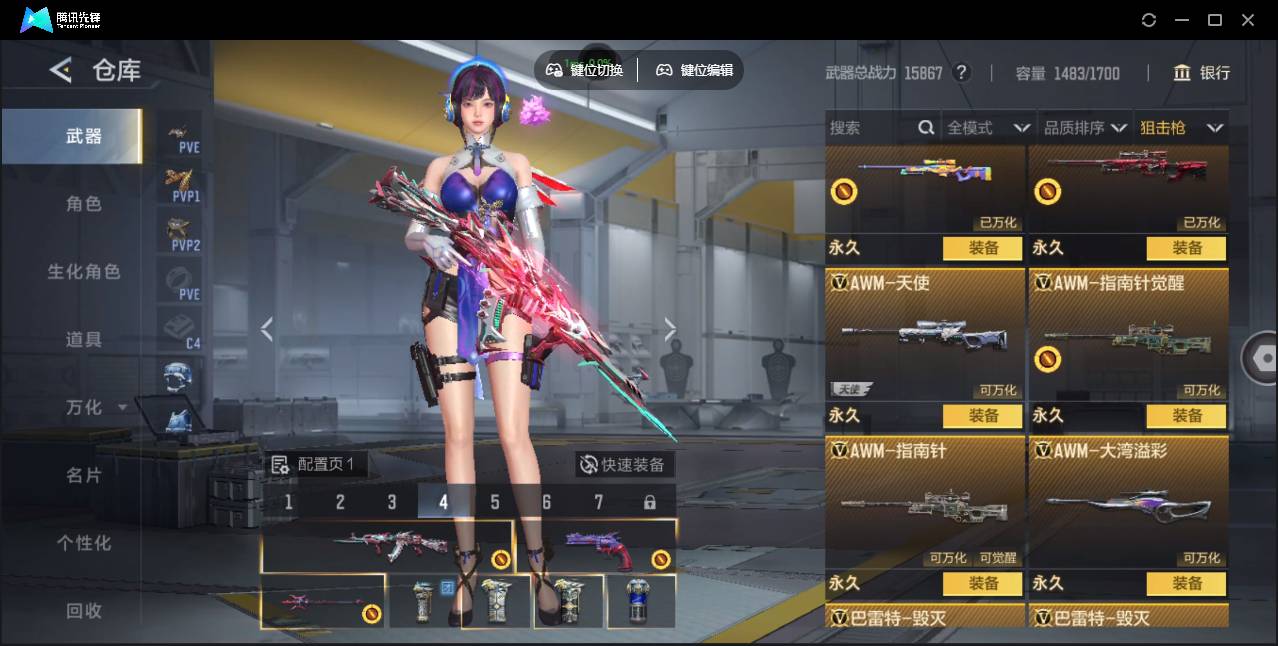The image size is (1278, 646).
Task: Select the 道具 tab
Action: [x=84, y=340]
